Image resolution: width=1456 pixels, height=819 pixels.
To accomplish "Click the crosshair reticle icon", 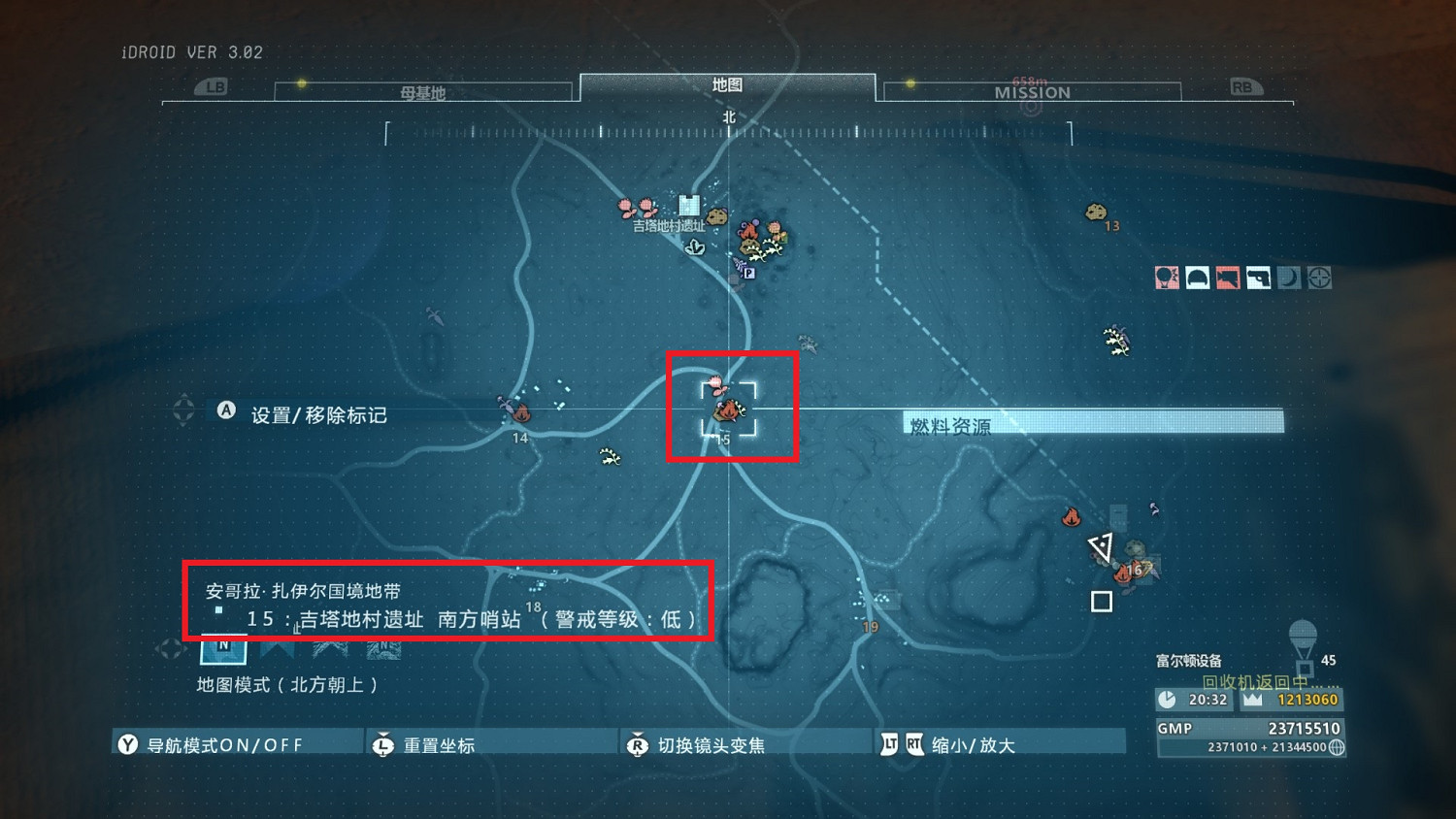I will point(1318,278).
